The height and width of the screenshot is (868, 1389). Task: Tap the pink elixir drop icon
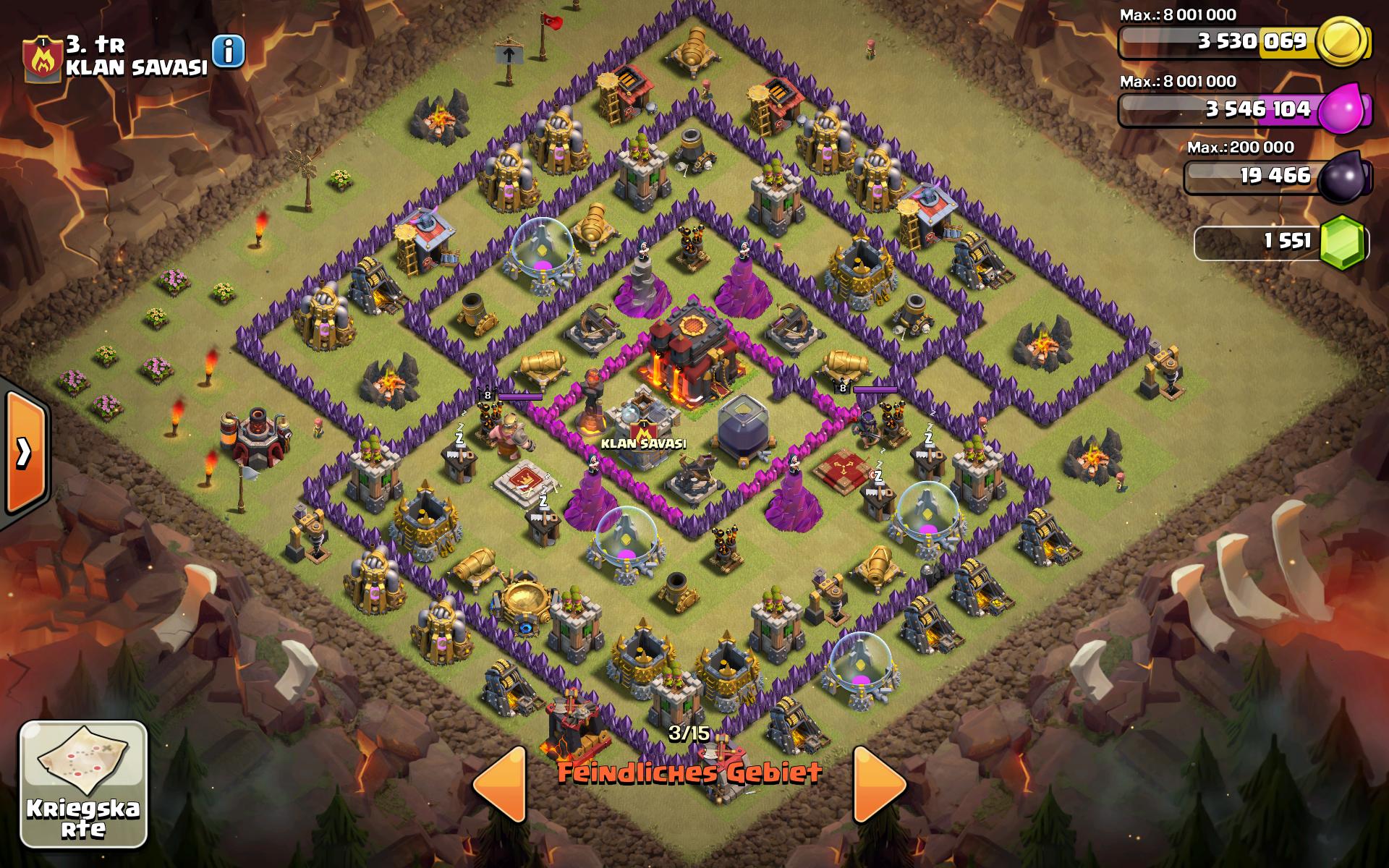point(1343,109)
